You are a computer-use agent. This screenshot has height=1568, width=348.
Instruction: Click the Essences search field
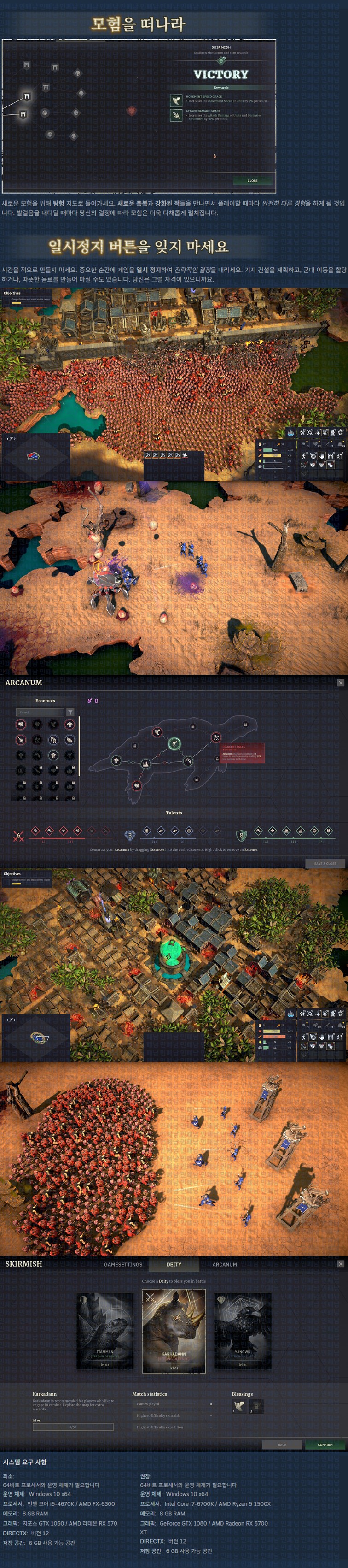coord(40,712)
